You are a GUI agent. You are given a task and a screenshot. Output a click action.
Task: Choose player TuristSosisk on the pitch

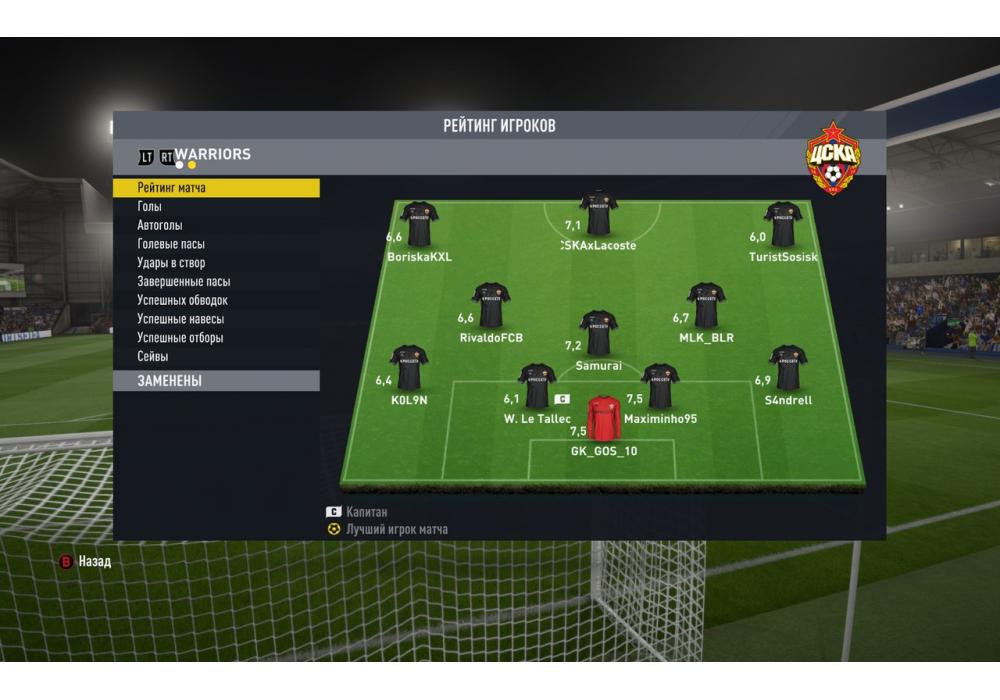(x=783, y=225)
